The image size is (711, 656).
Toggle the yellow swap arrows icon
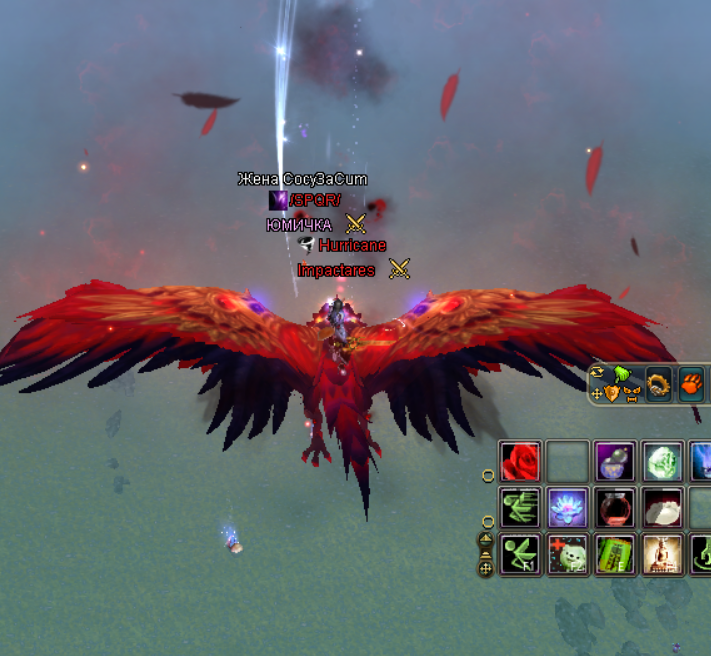click(598, 373)
